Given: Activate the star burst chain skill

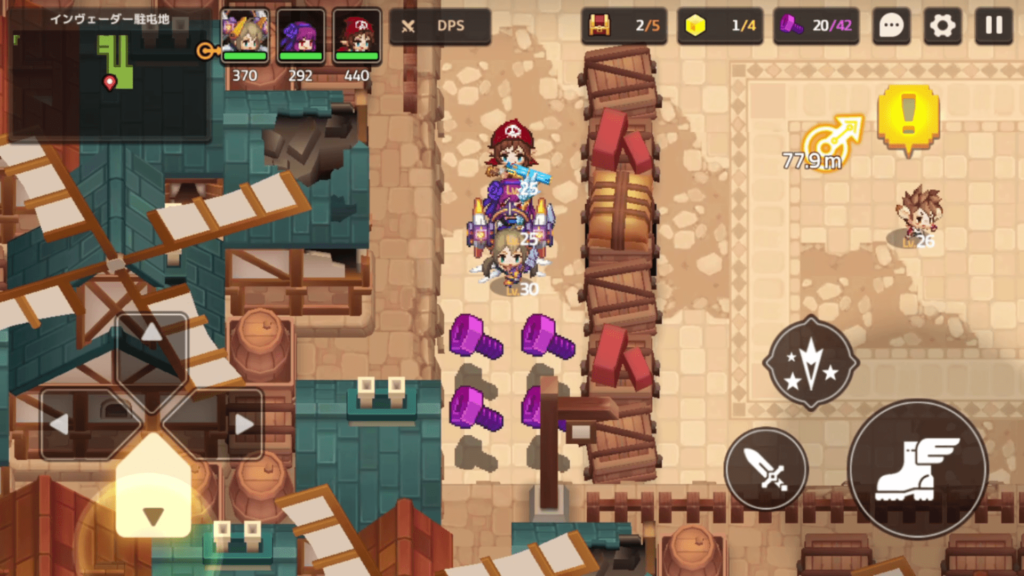Looking at the screenshot, I should click(x=810, y=362).
